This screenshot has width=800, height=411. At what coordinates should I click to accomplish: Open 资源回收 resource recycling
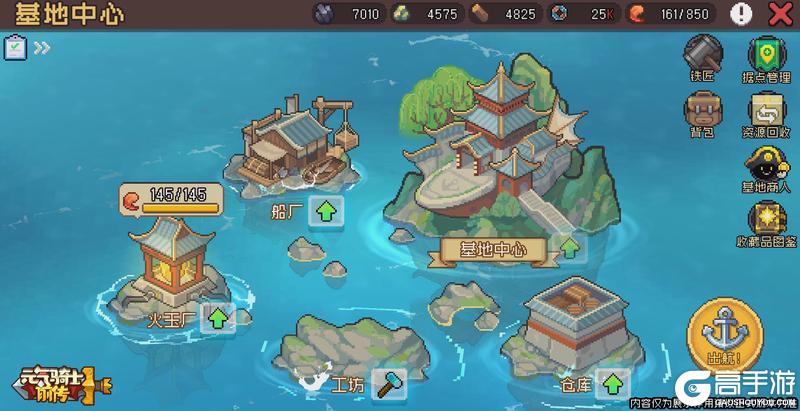pyautogui.click(x=766, y=112)
